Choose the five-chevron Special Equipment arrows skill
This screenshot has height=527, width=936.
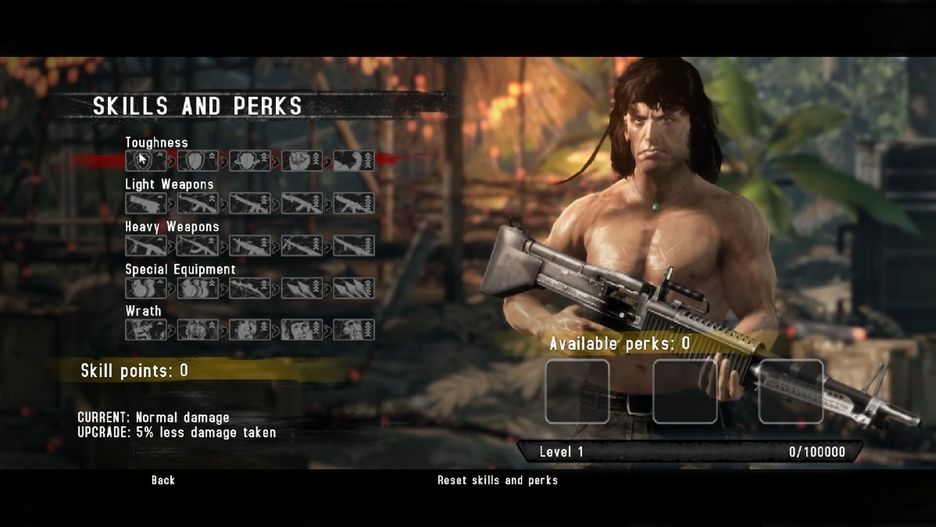click(353, 288)
